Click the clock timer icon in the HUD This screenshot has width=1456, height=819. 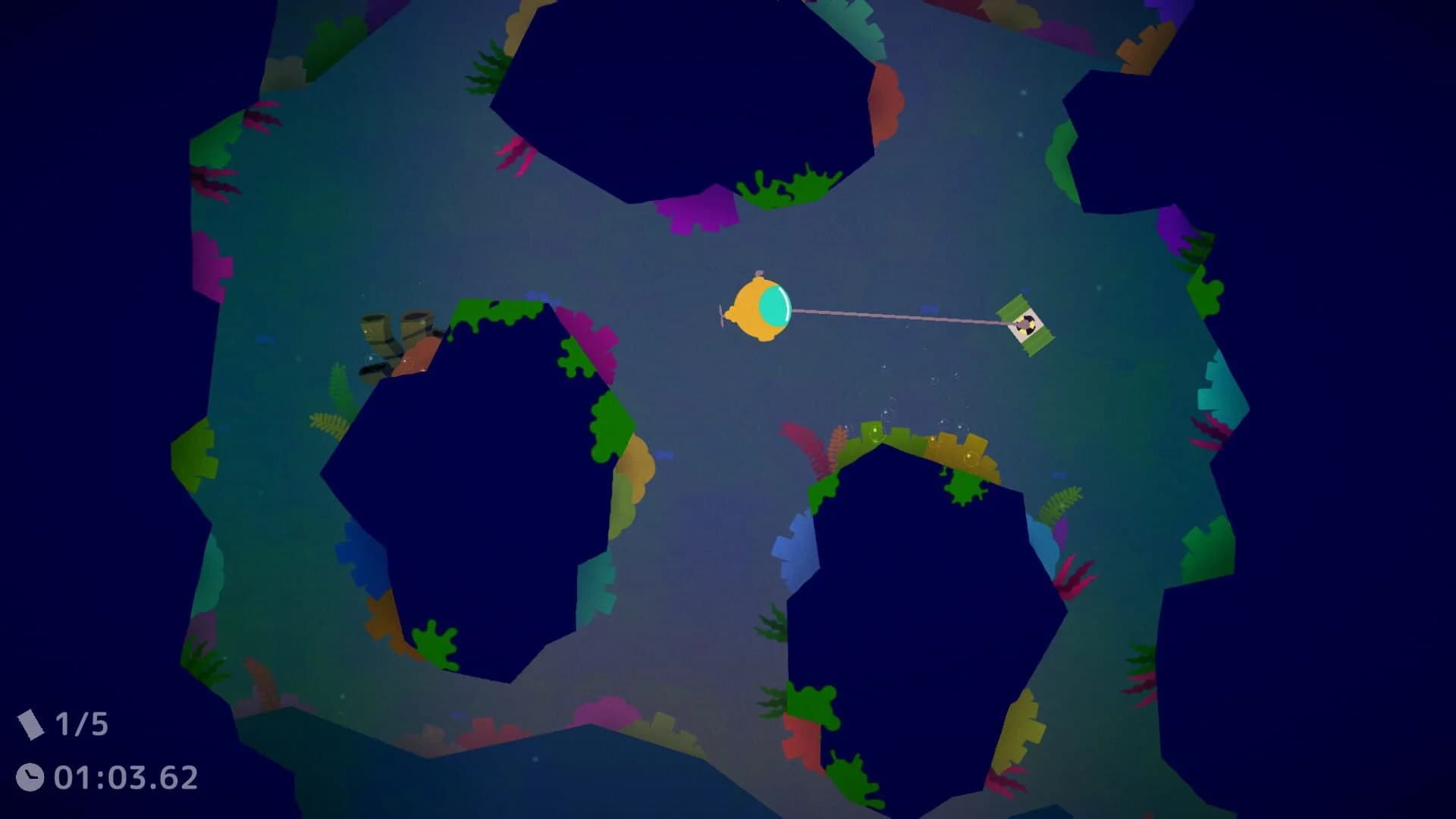pos(32,776)
